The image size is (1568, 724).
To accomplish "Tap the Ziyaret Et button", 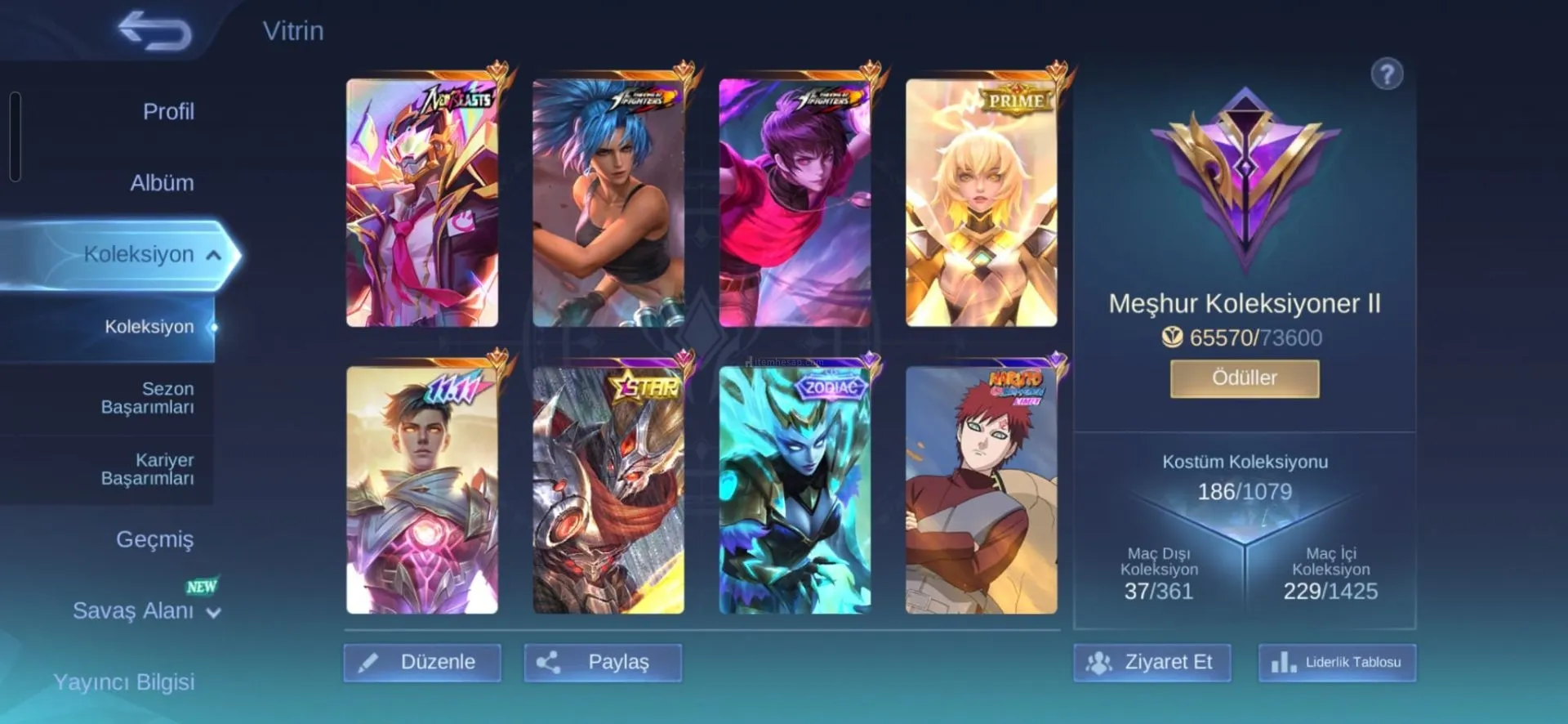I will 1151,662.
